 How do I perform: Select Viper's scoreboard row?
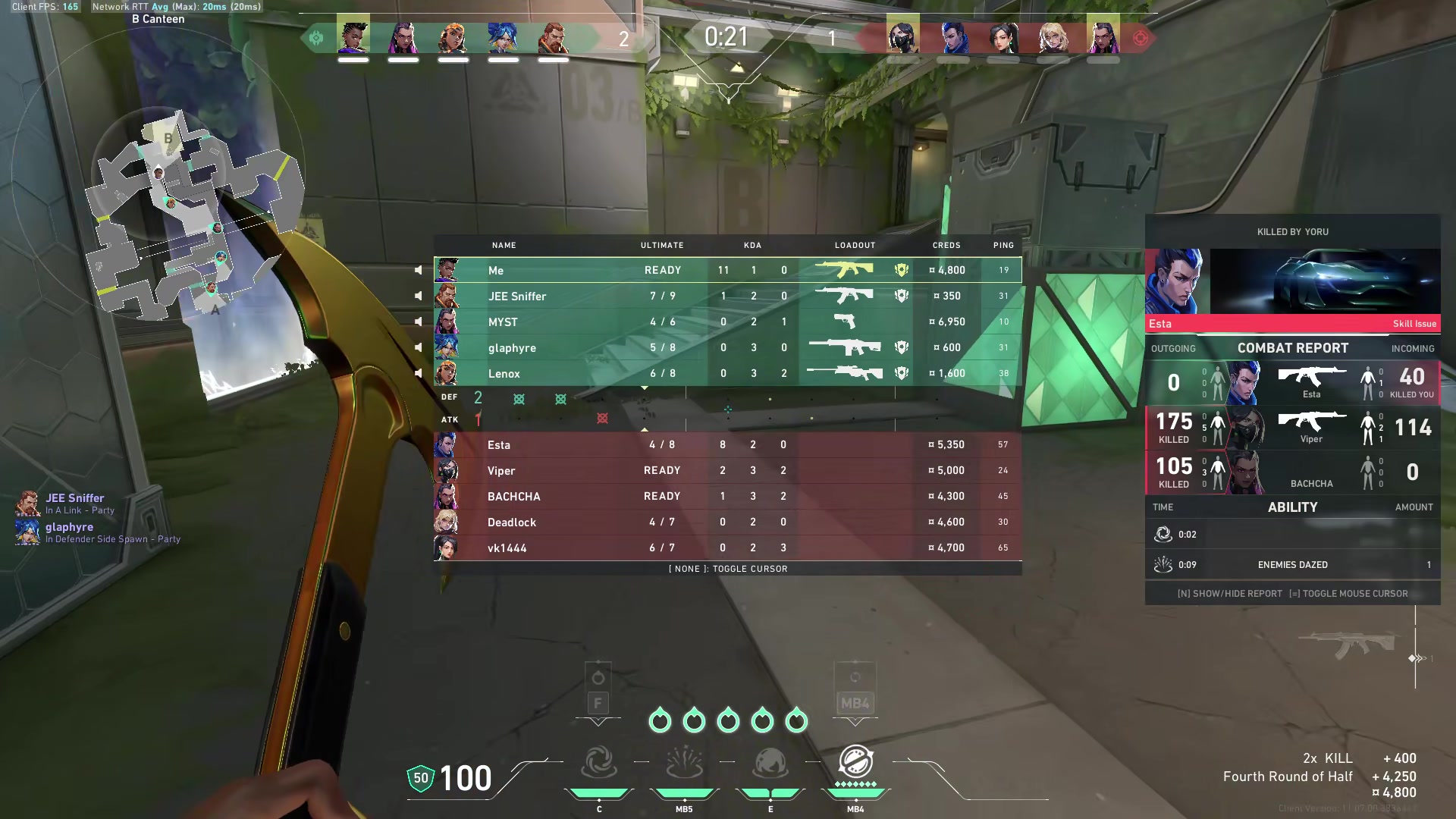click(x=726, y=471)
